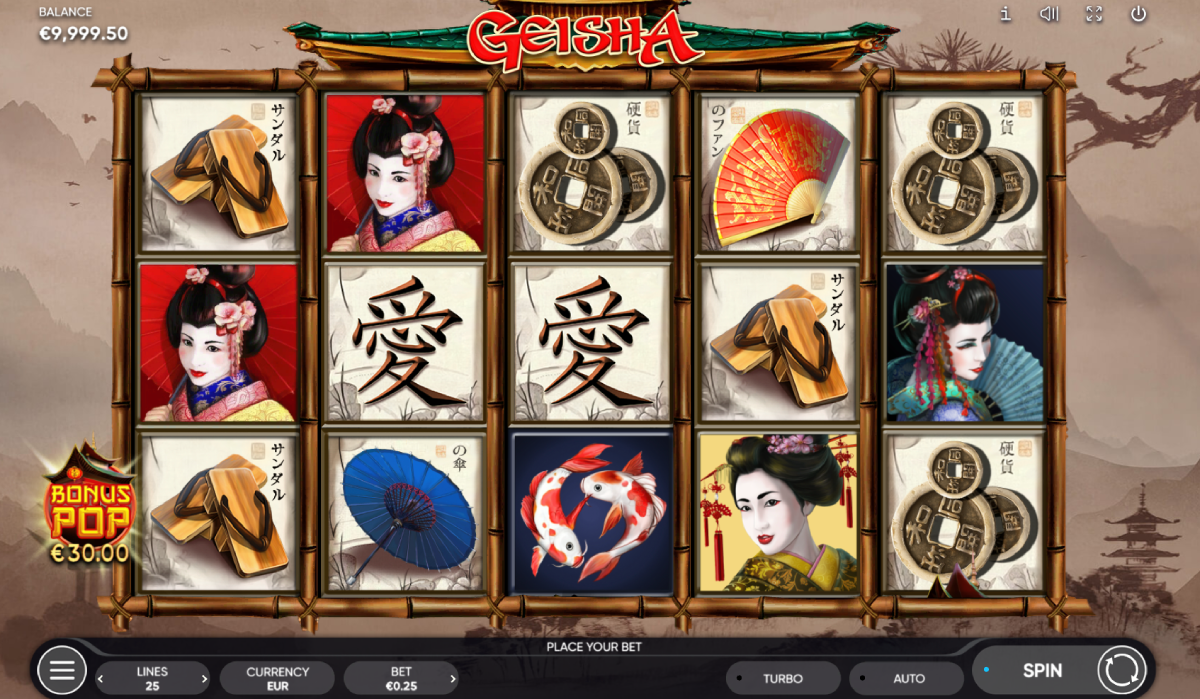Open the Currency EUR selector
Viewport: 1200px width, 699px height.
[278, 678]
